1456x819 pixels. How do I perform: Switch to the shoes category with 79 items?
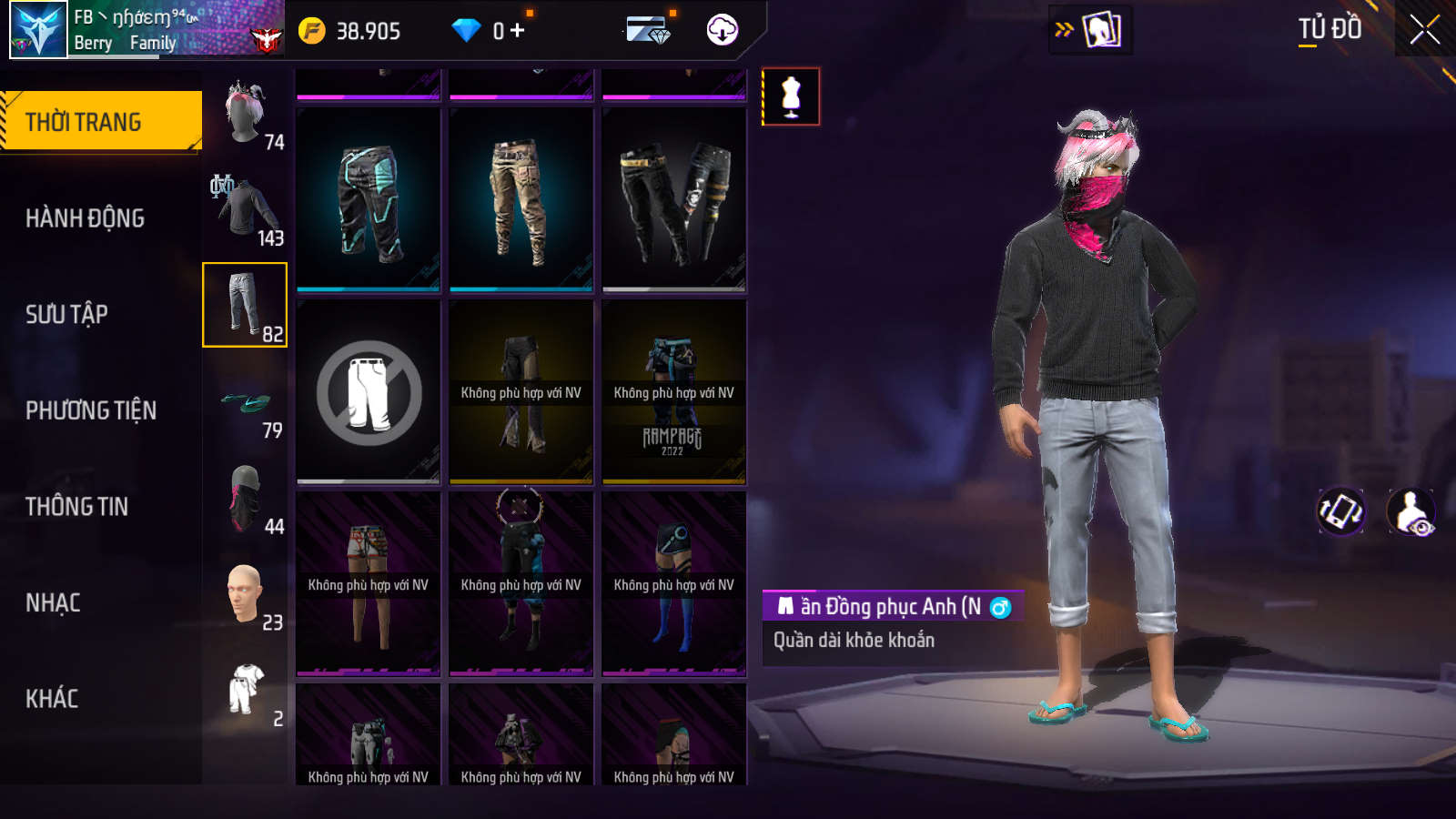coord(246,401)
